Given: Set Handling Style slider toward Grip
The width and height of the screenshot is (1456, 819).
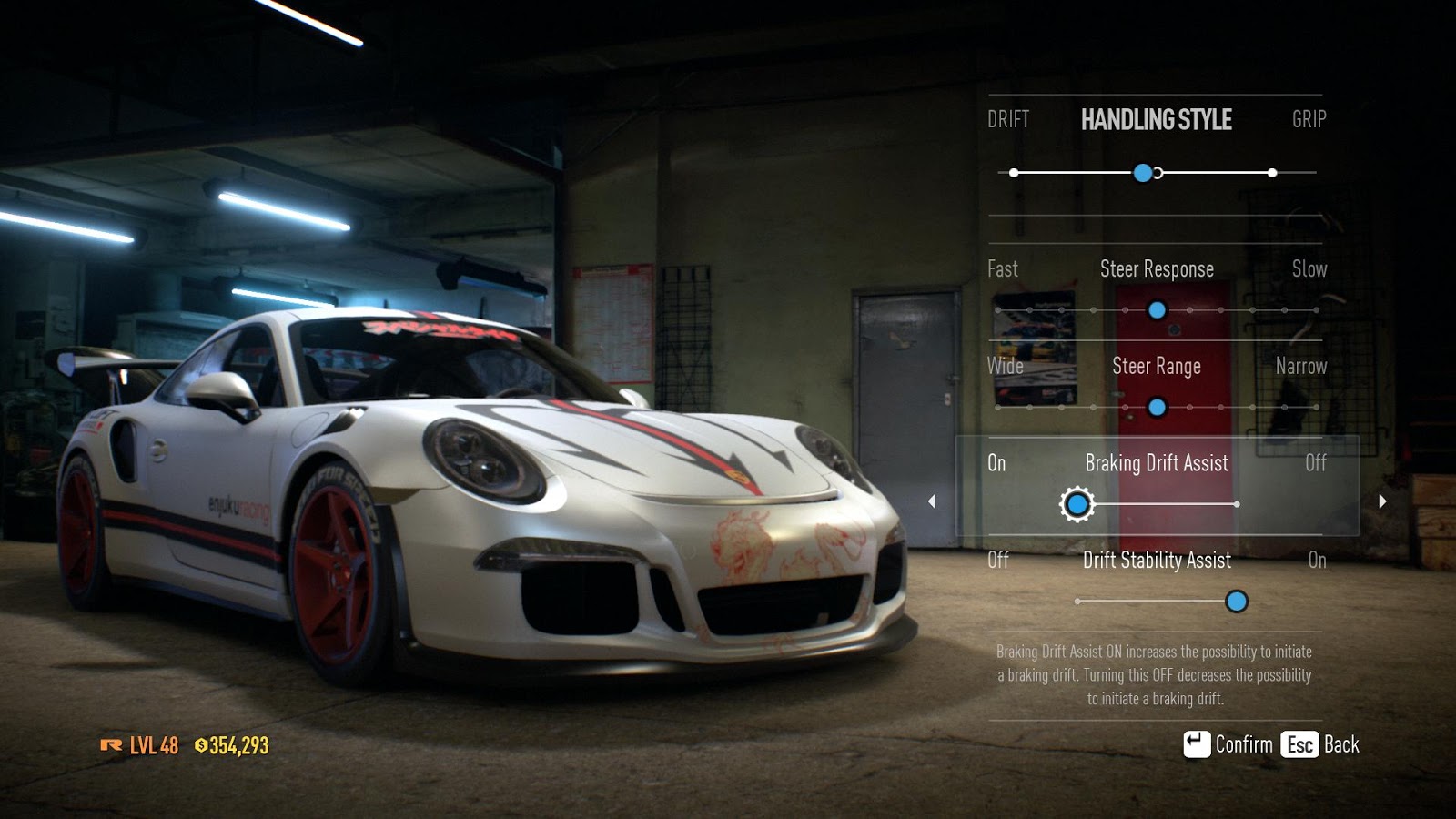Looking at the screenshot, I should (1272, 170).
